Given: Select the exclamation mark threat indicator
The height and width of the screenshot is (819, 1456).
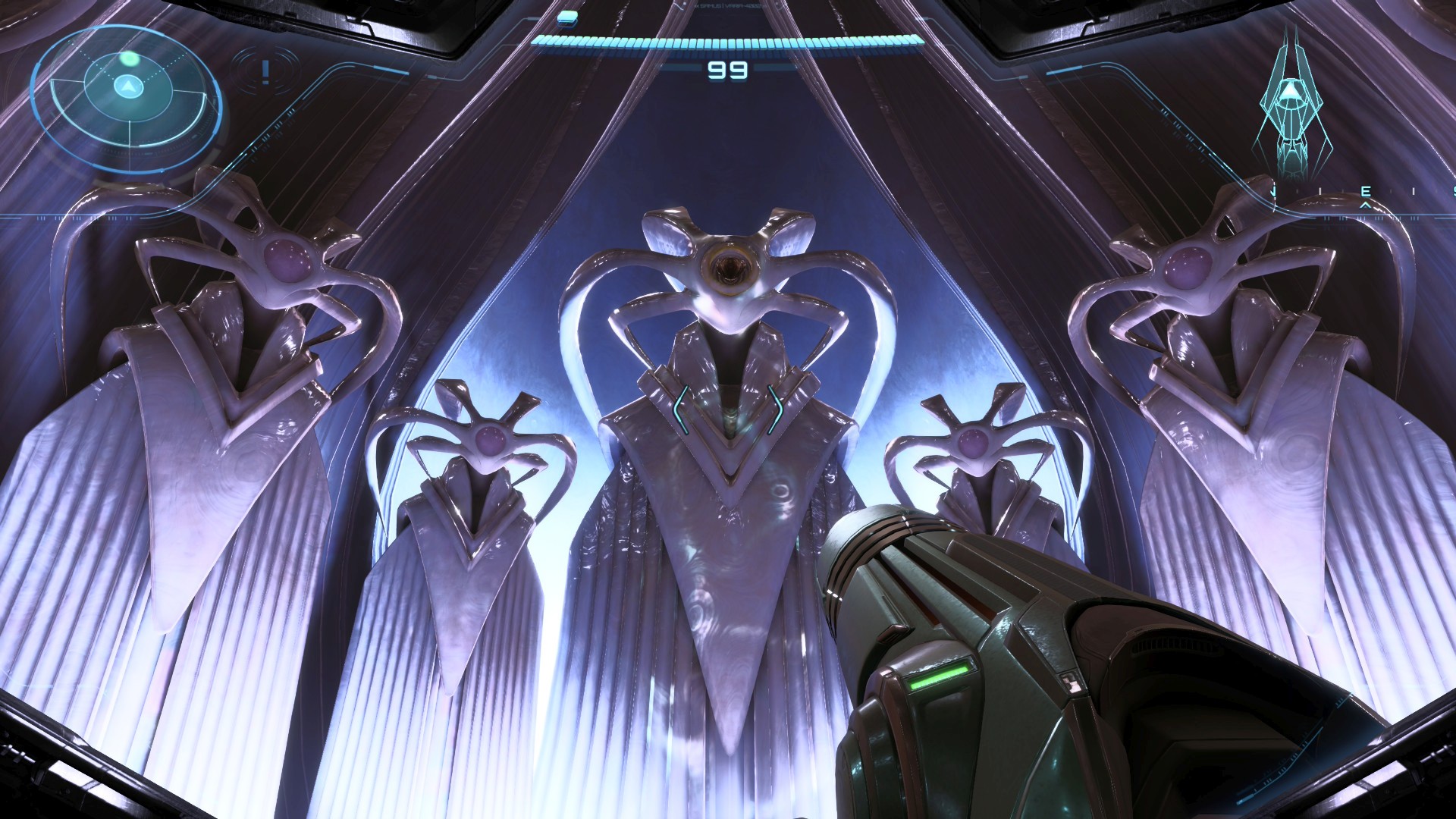Looking at the screenshot, I should click(x=265, y=71).
